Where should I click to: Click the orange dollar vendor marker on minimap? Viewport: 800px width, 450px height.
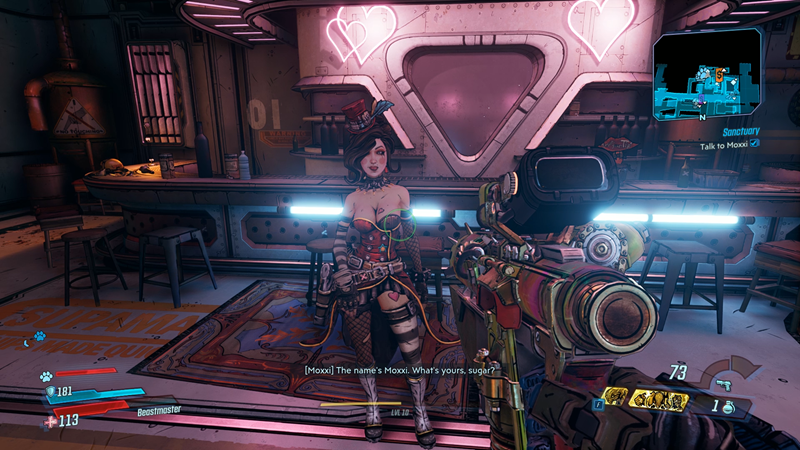point(717,73)
